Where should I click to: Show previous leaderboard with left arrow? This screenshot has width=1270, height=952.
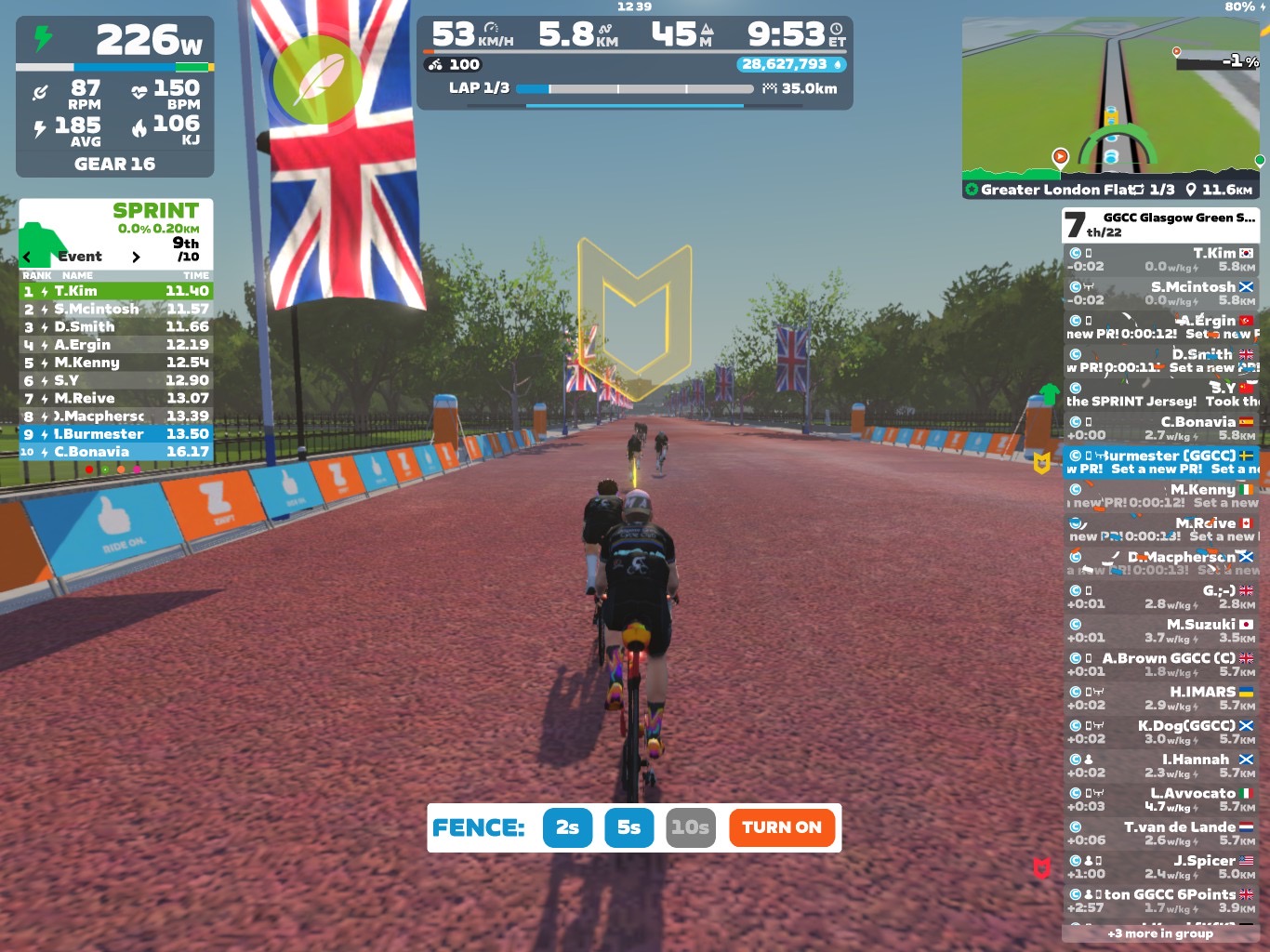click(27, 257)
